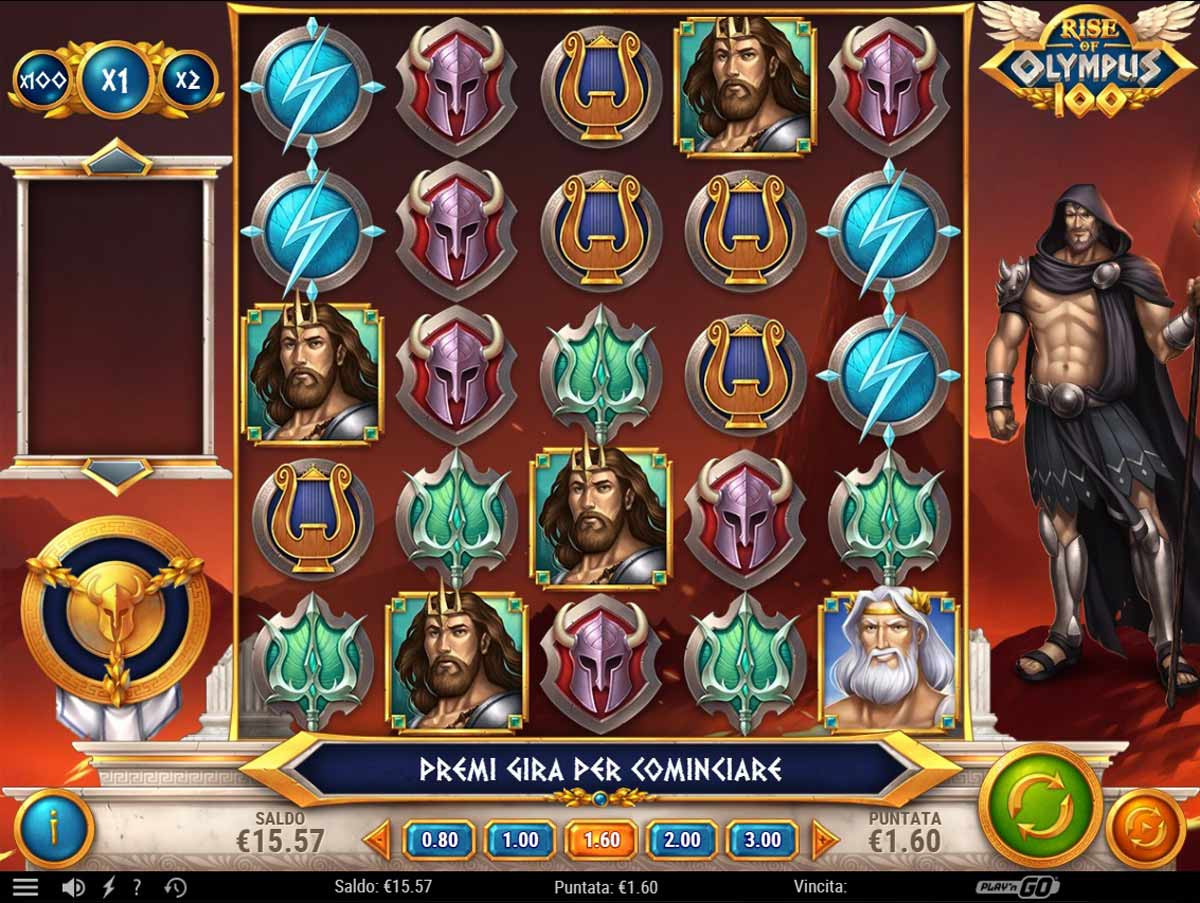Open the blue info paytable button

tap(54, 828)
